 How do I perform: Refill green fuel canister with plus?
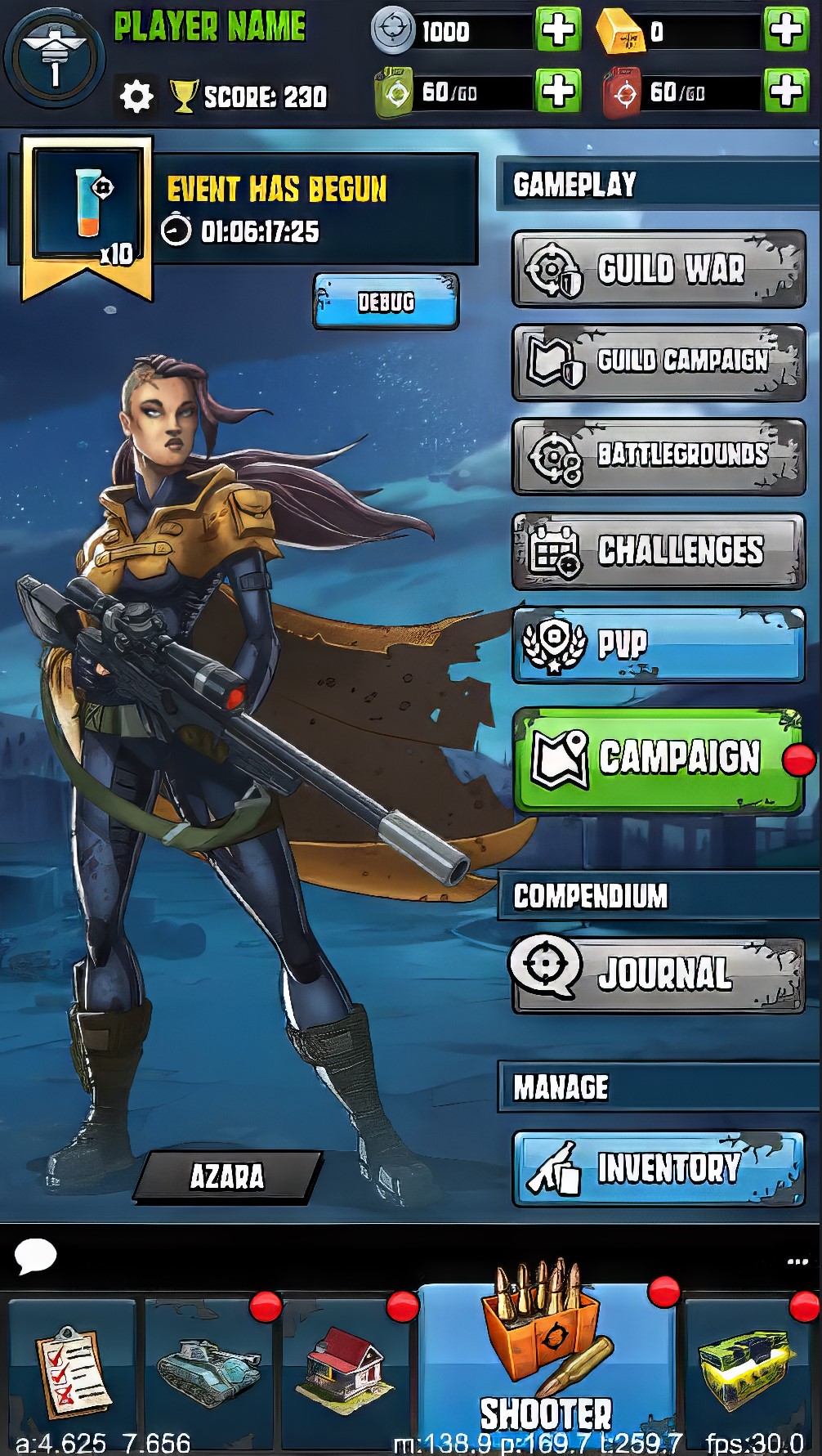557,90
